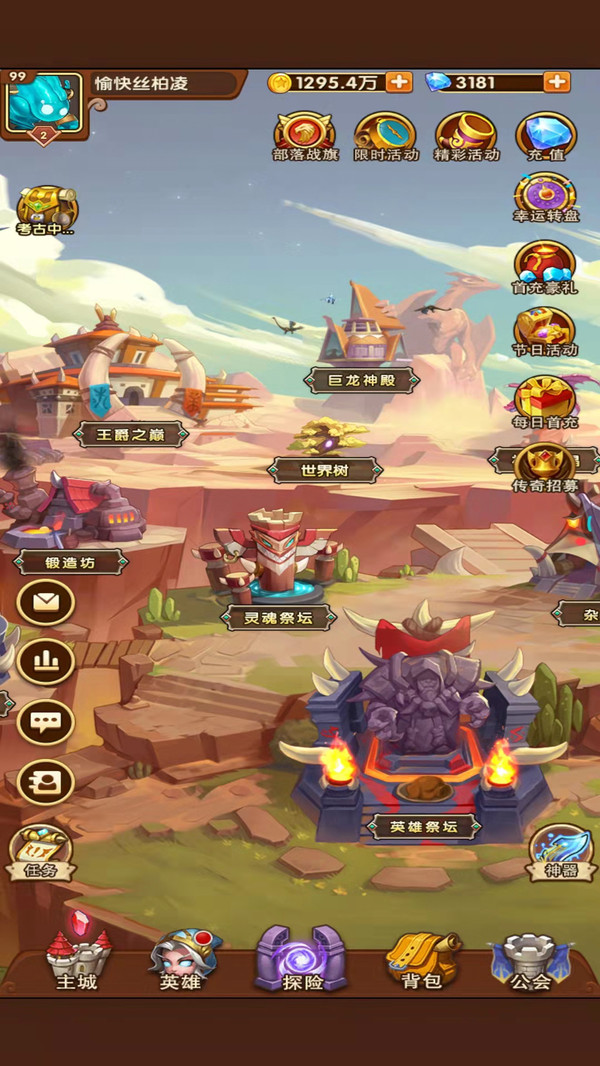Open 首充豪礼 first recharge gift
This screenshot has width=600, height=1066.
(544, 265)
